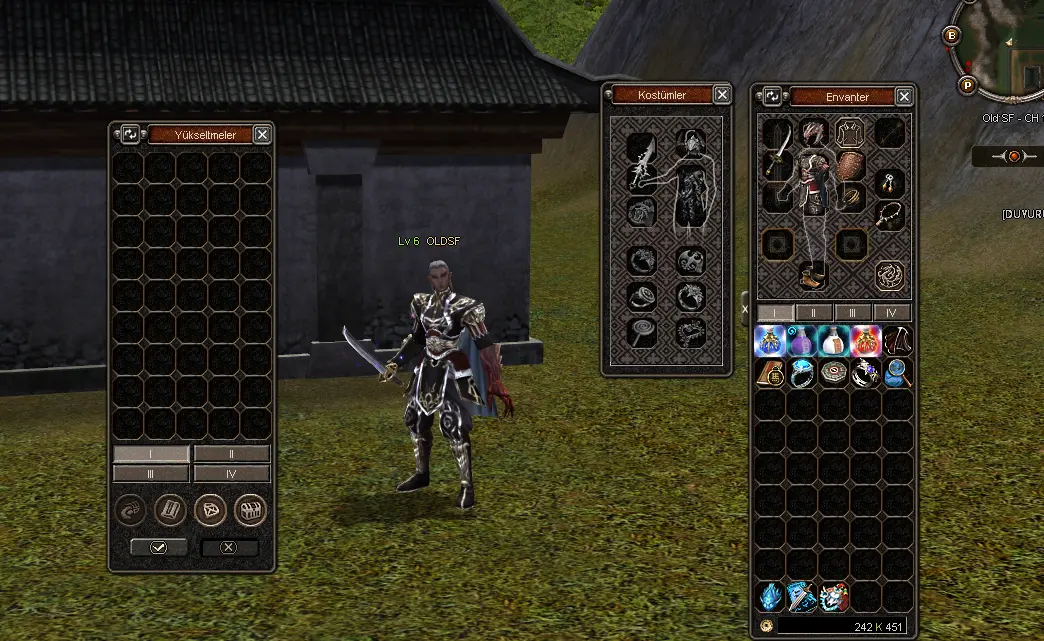1044x641 pixels.
Task: Select the magnifying glass item
Action: (897, 373)
